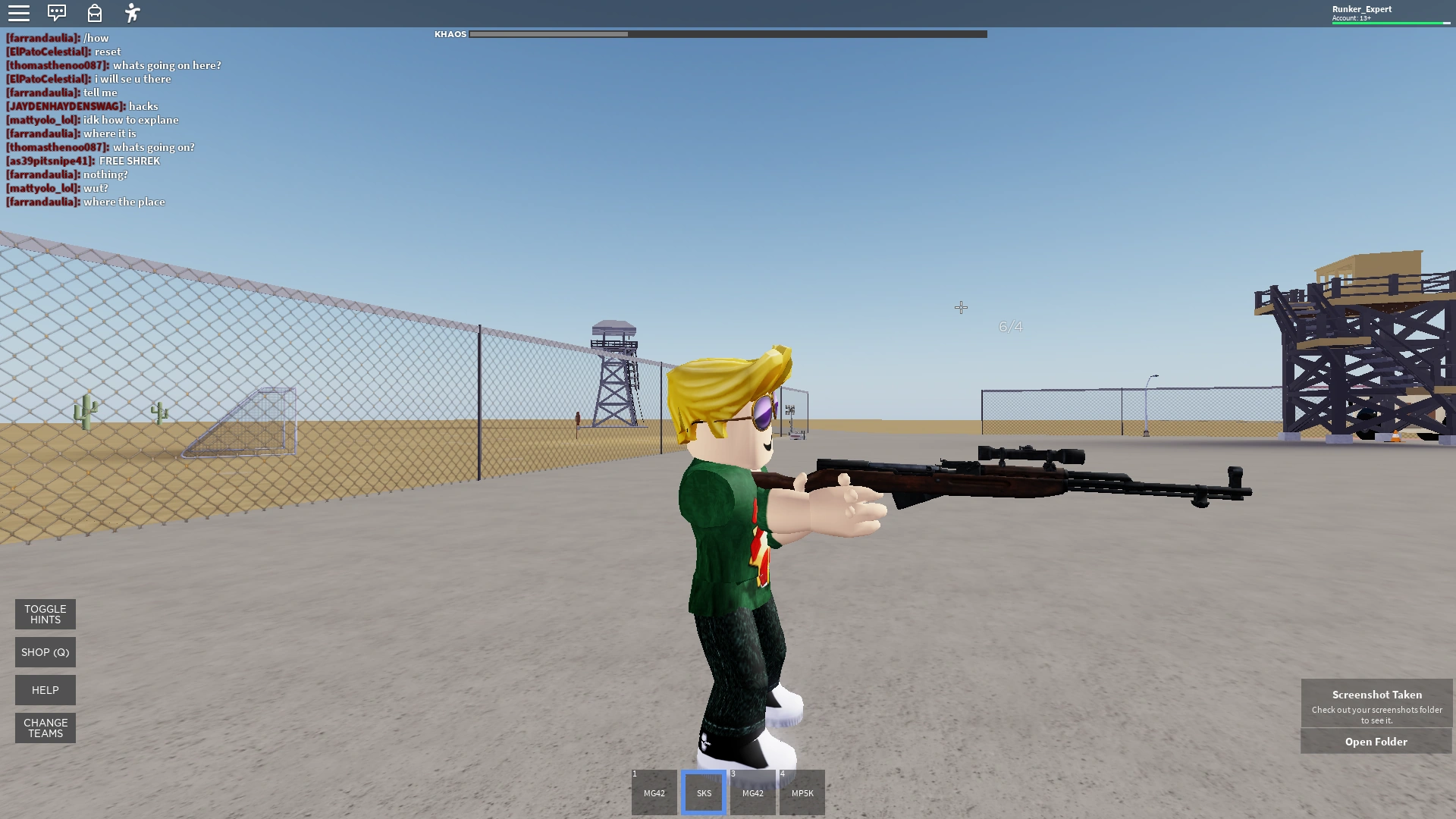Equip the SKS rifle in slot 2
Screen dimensions: 1456x819
pyautogui.click(x=703, y=792)
